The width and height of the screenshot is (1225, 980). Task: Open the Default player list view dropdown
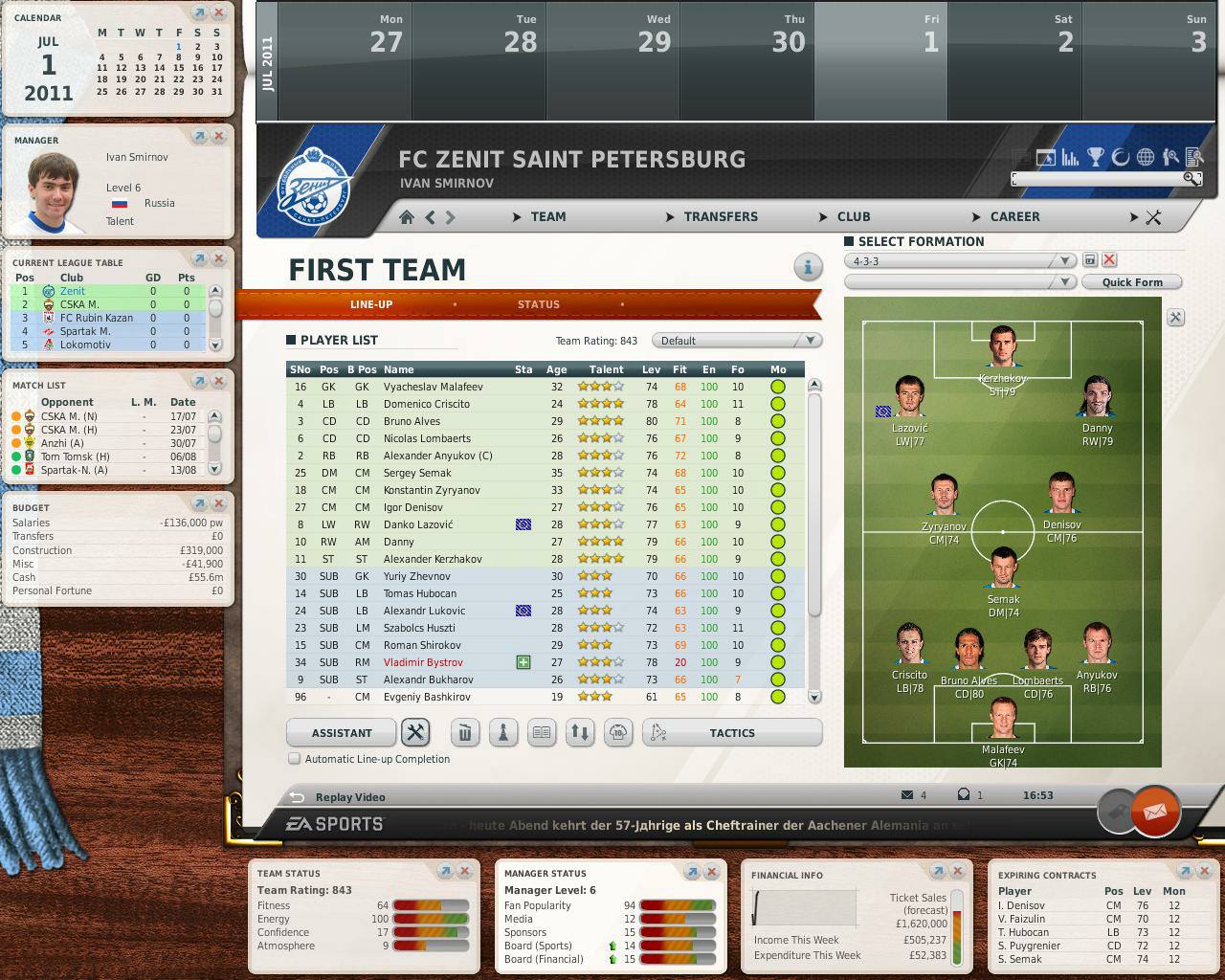click(735, 341)
